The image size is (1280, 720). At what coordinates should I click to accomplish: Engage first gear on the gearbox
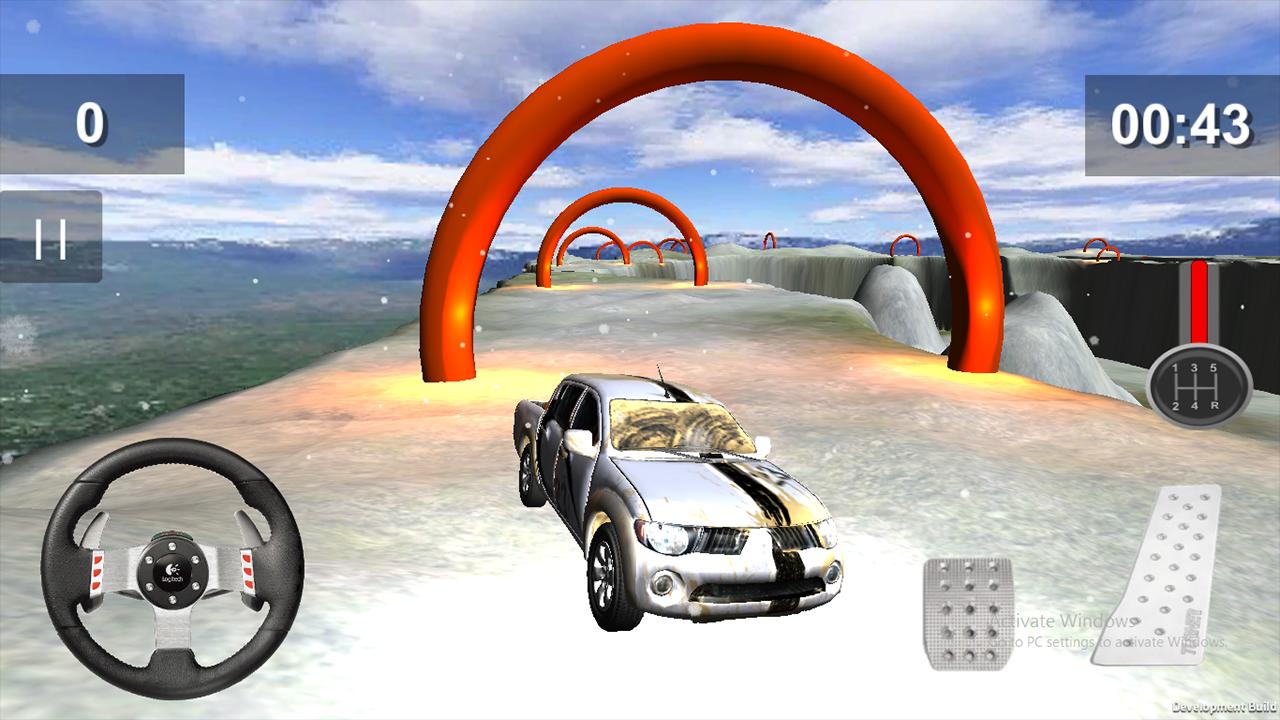pos(1175,368)
